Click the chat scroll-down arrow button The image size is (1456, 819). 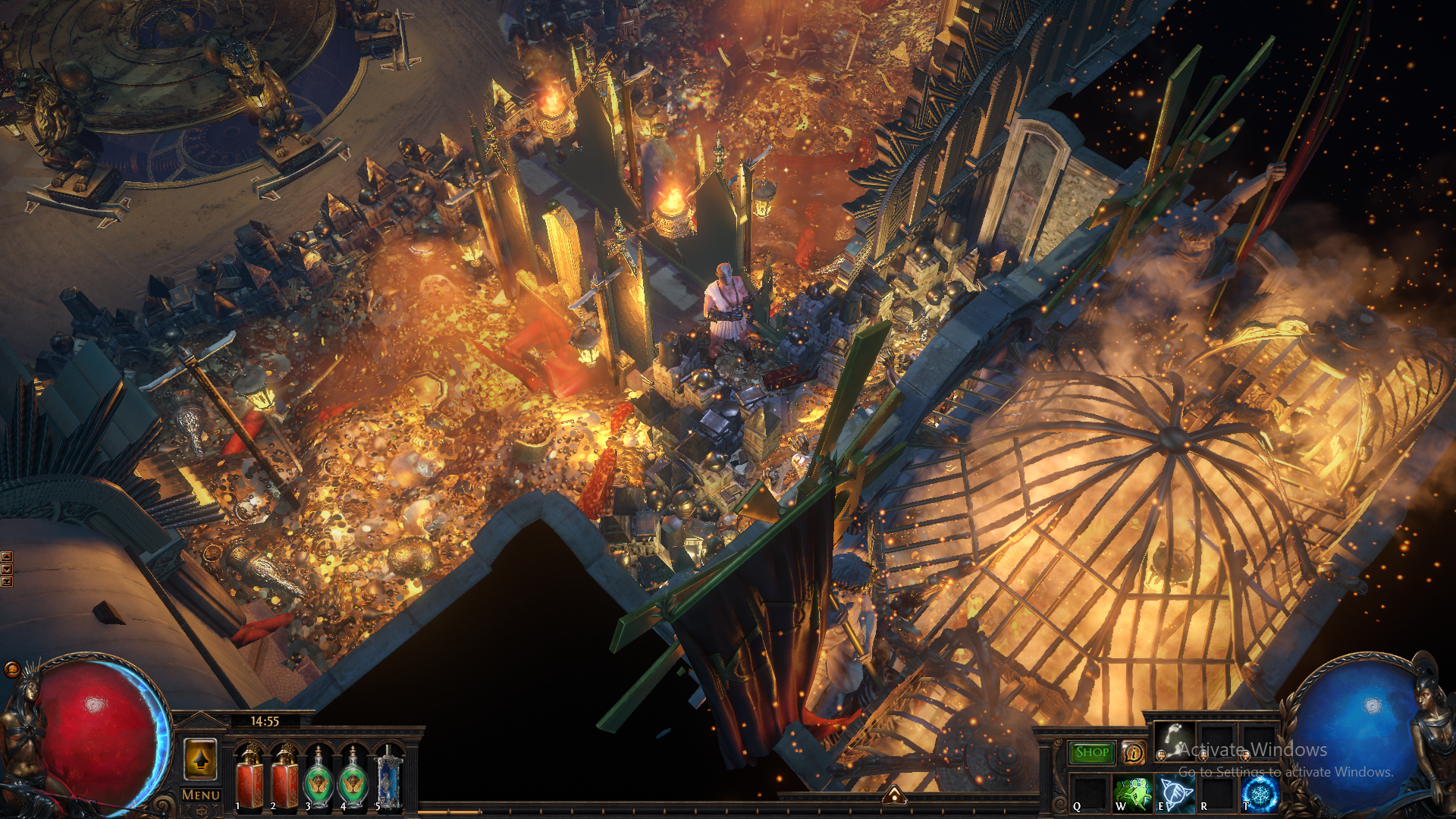coord(7,569)
